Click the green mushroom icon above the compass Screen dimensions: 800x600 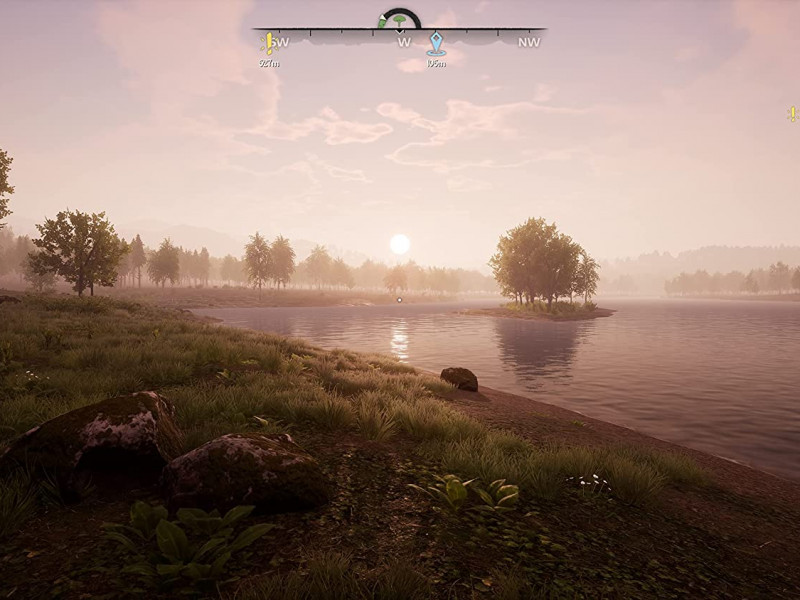pos(399,20)
